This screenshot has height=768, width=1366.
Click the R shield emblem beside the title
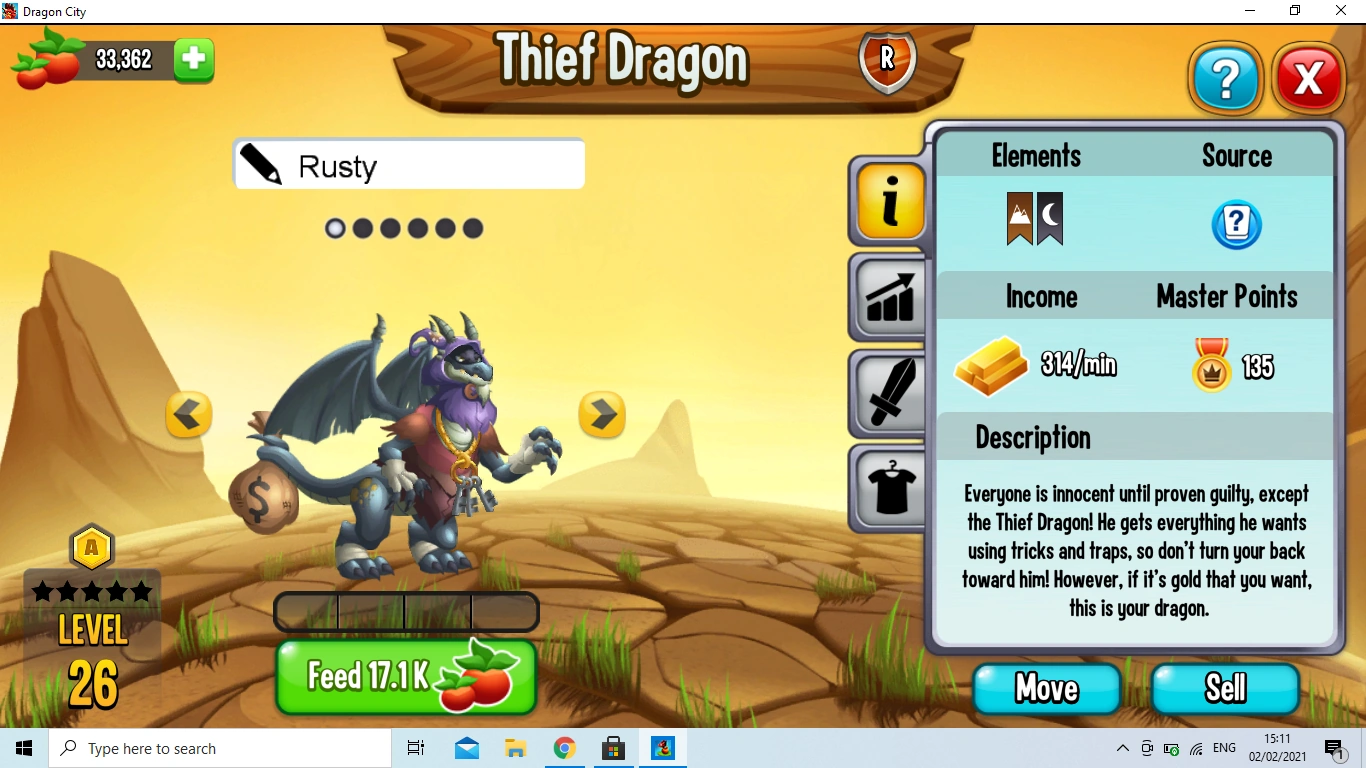click(887, 60)
